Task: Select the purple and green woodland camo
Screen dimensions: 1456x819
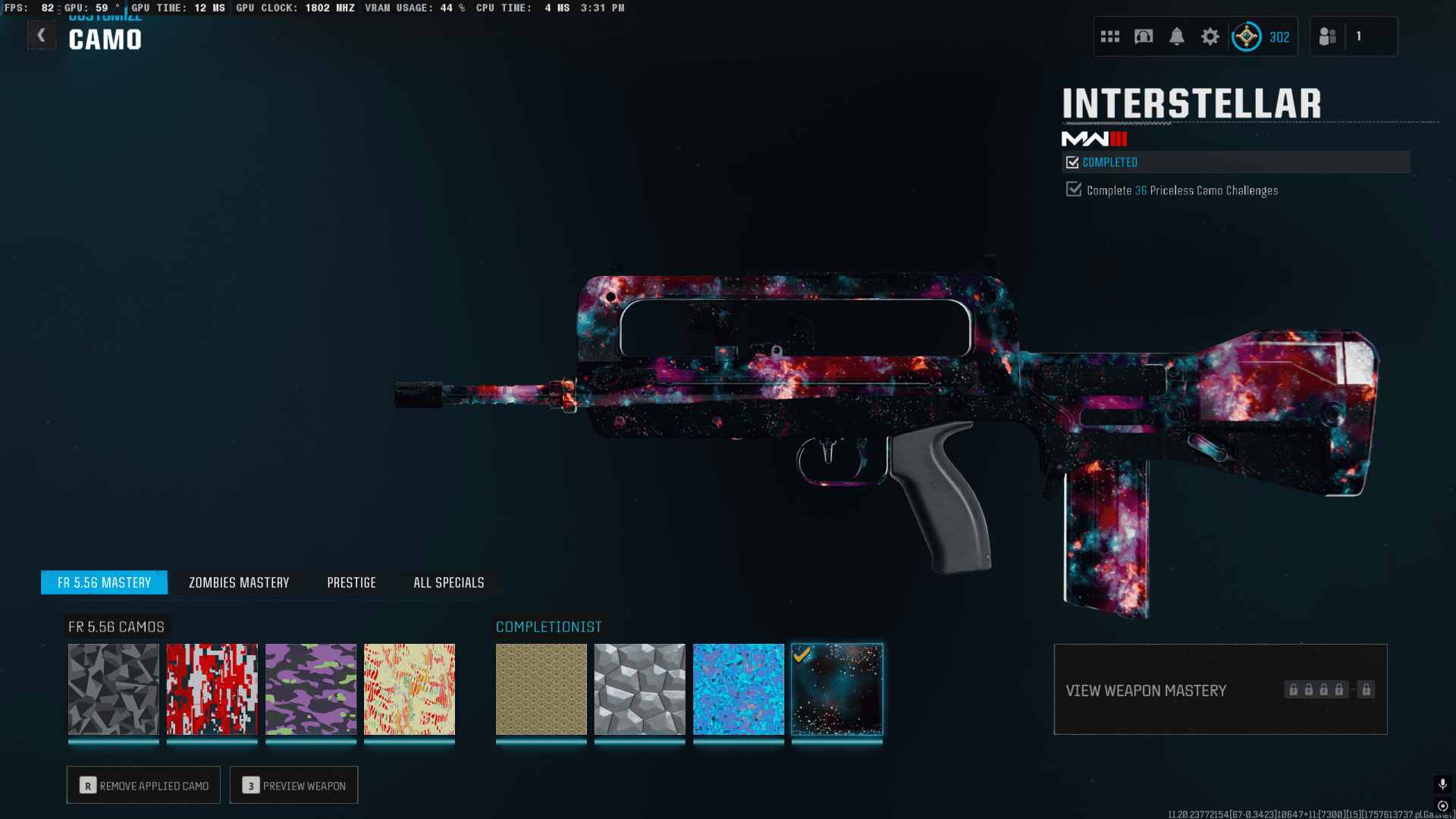Action: (x=311, y=689)
